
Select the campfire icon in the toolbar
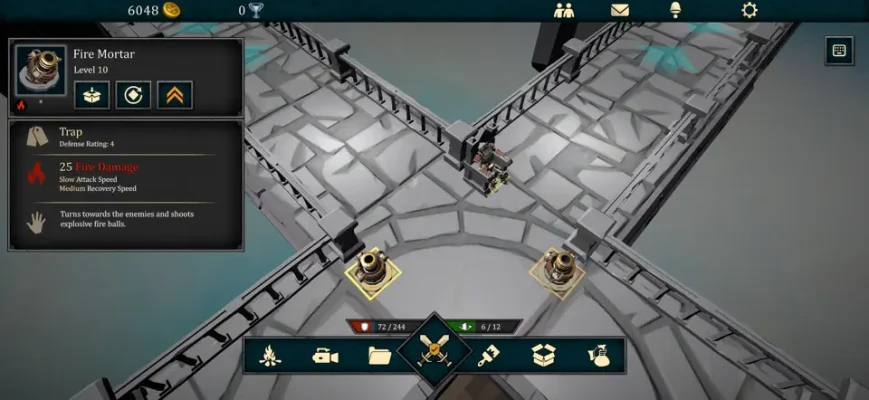[270, 355]
